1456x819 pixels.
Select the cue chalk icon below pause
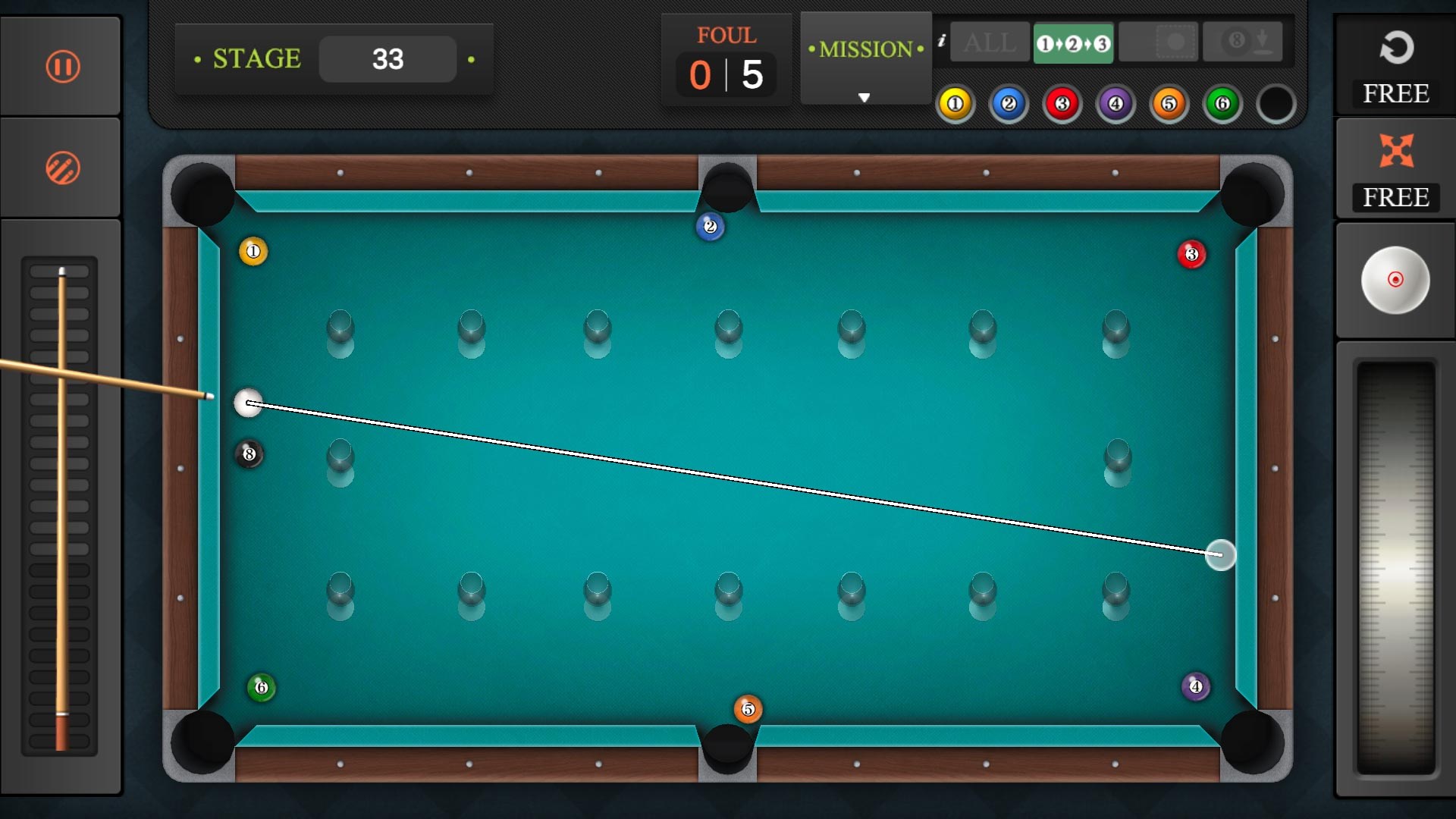[x=61, y=167]
